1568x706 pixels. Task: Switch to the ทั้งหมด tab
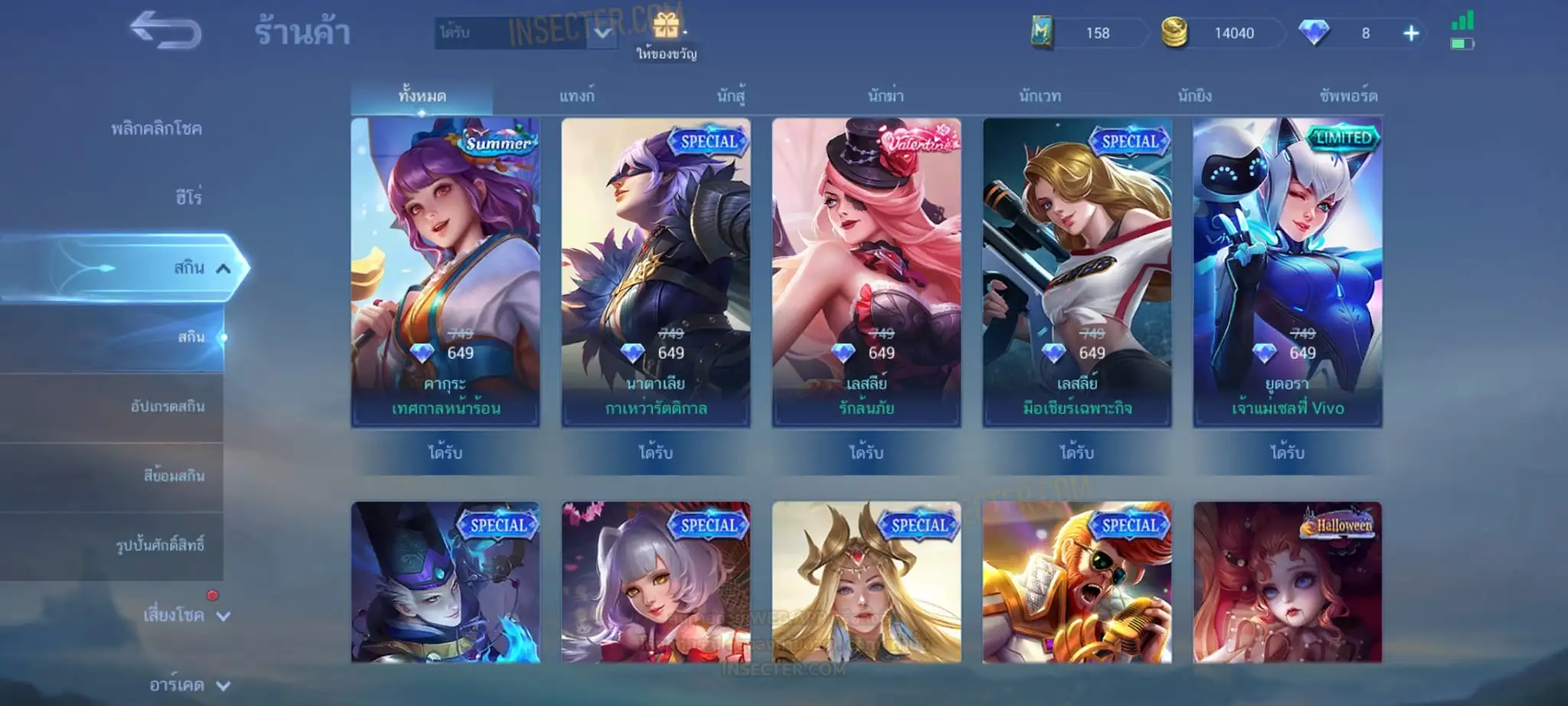click(x=422, y=96)
